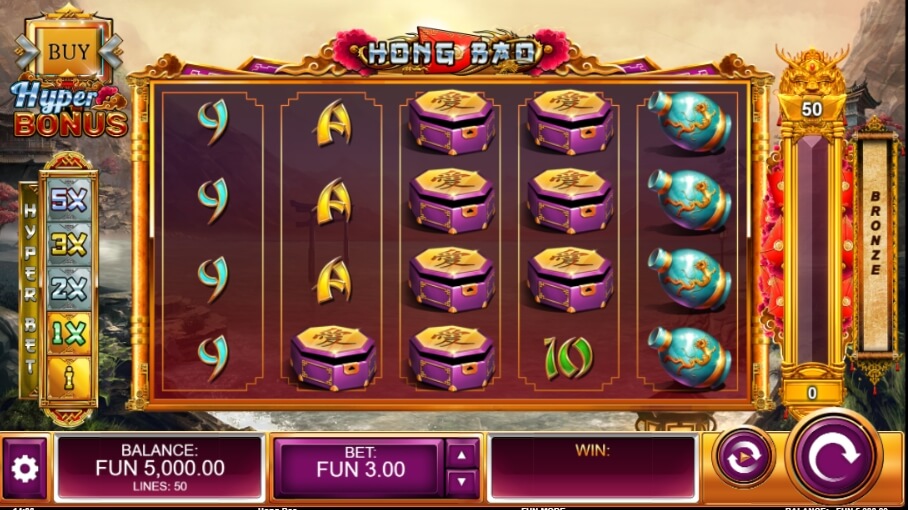Open the gear settings menu
This screenshot has height=510, width=908.
(25, 469)
